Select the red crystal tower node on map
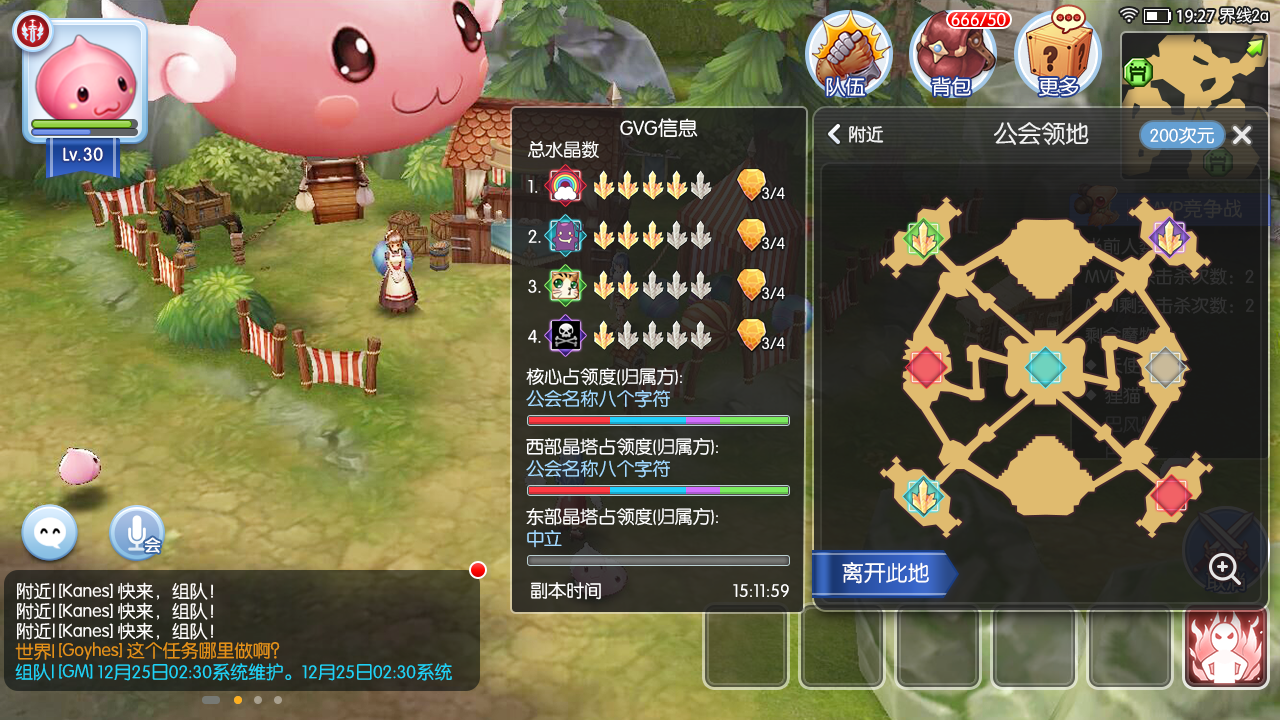 pos(925,367)
